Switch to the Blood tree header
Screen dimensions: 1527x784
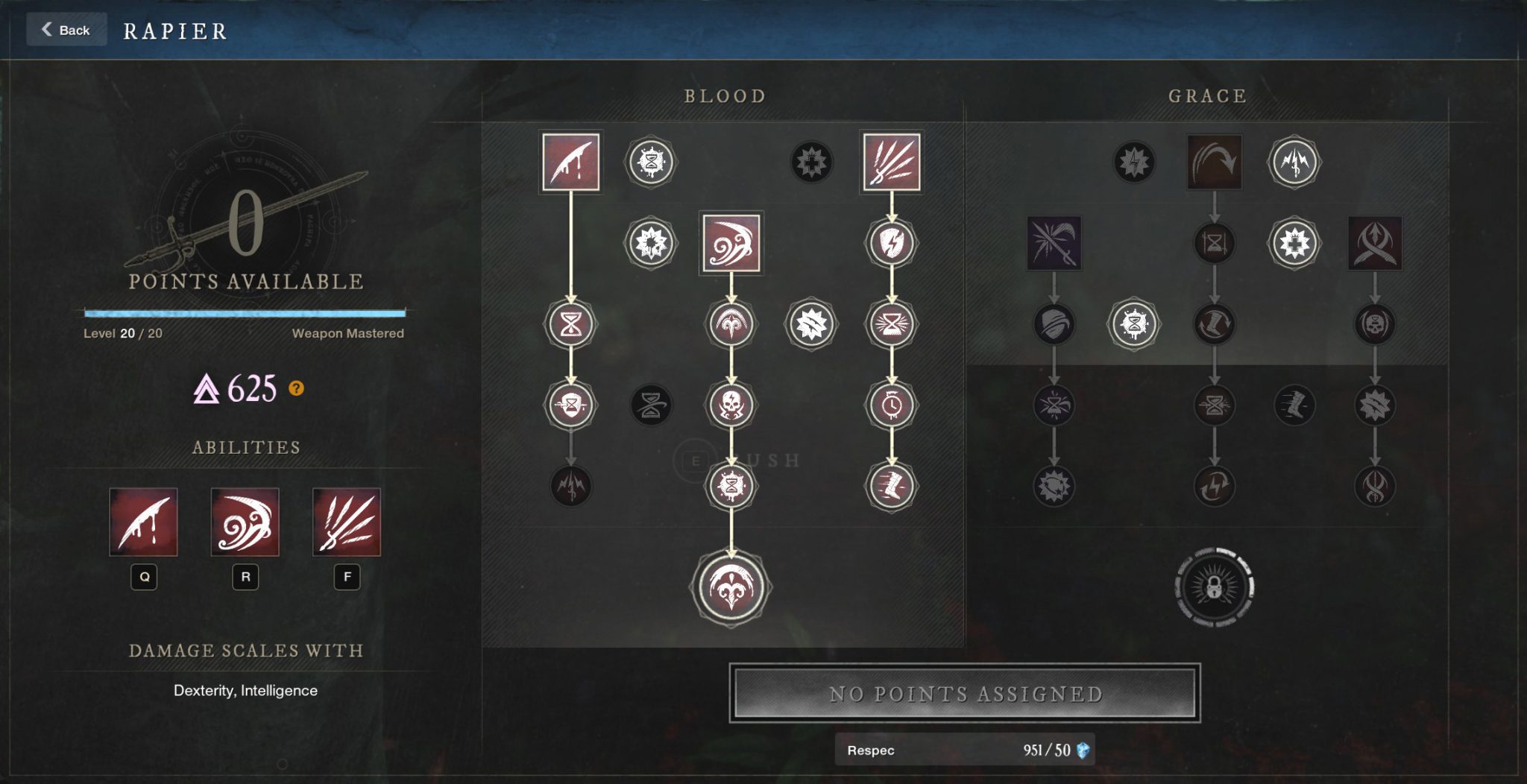725,95
